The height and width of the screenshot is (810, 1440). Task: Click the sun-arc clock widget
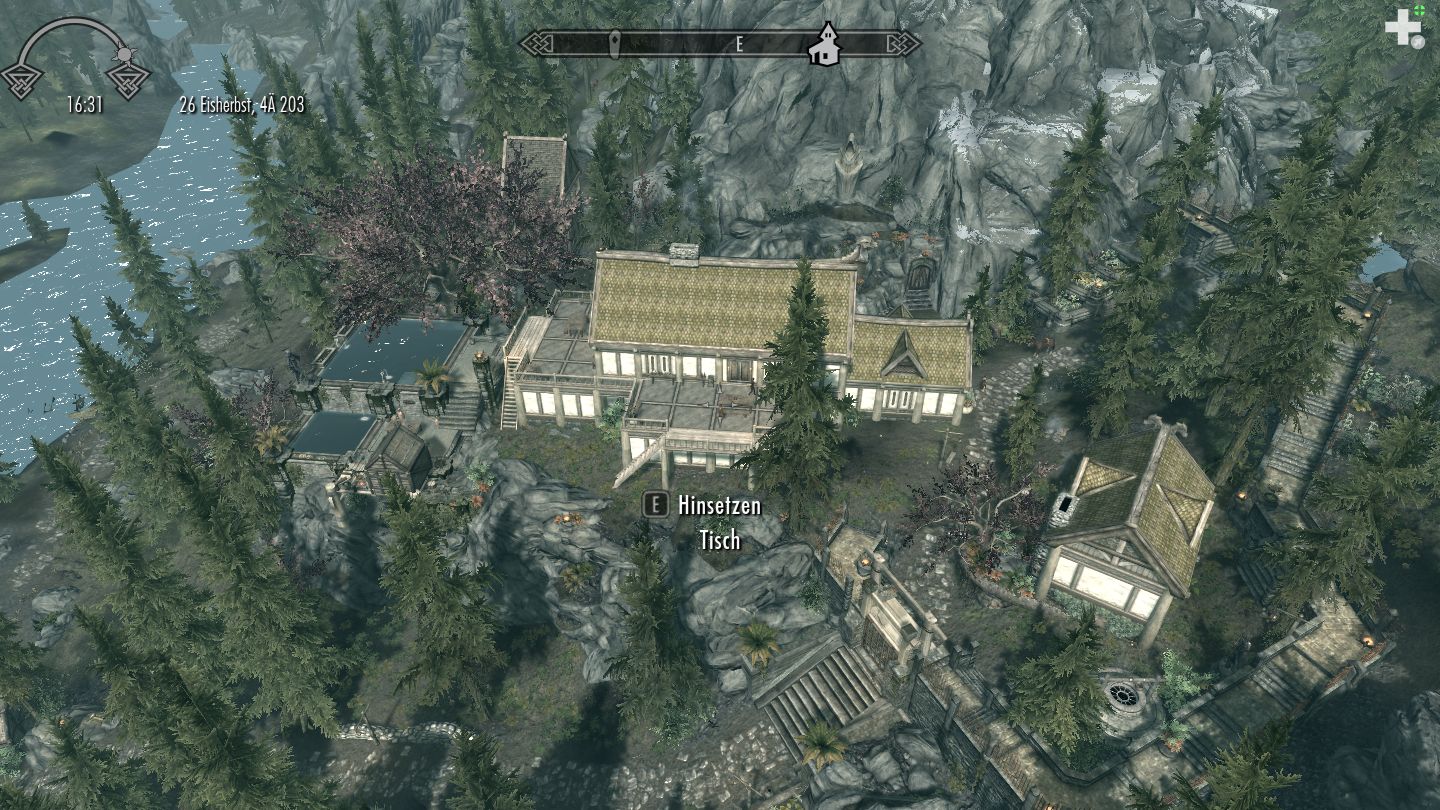pos(76,60)
